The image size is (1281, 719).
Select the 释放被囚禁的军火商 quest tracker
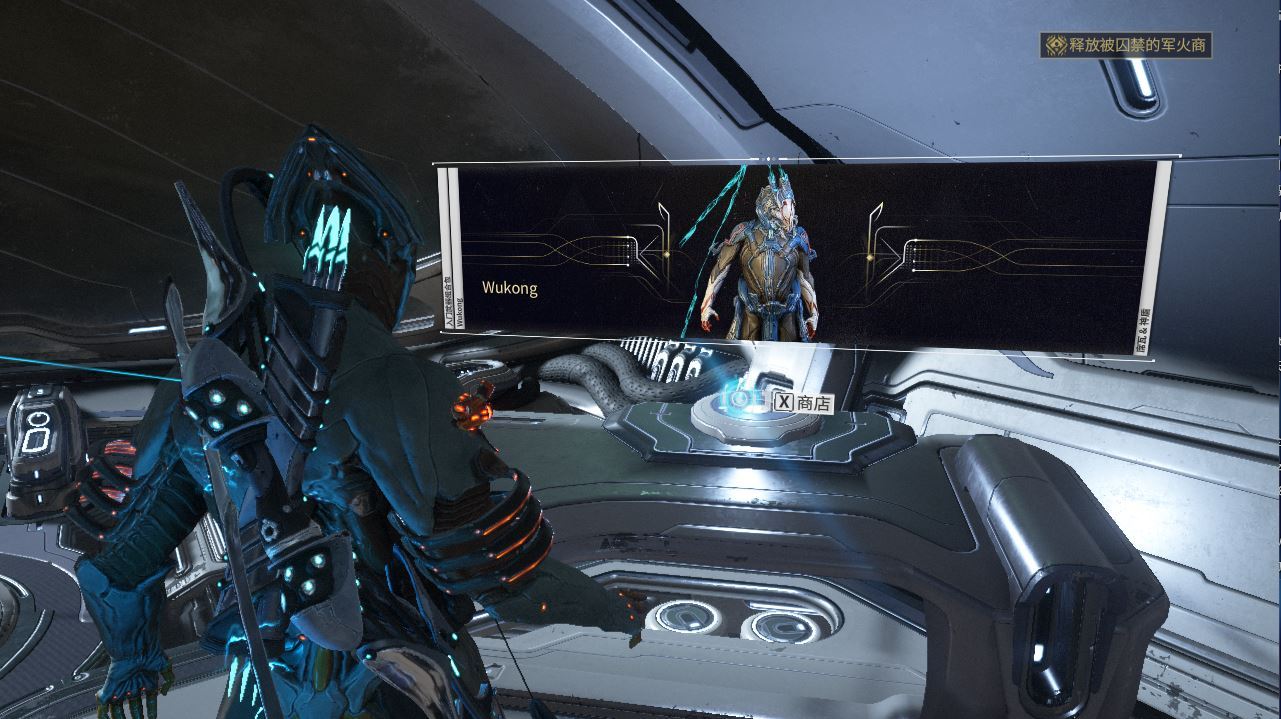click(1126, 45)
